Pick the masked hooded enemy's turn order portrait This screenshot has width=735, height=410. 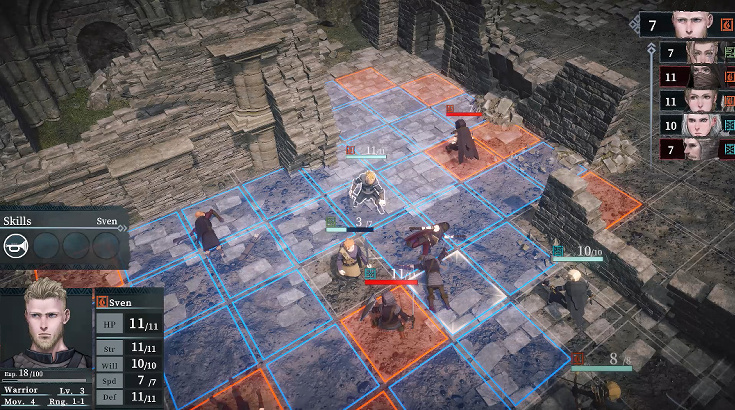point(698,76)
